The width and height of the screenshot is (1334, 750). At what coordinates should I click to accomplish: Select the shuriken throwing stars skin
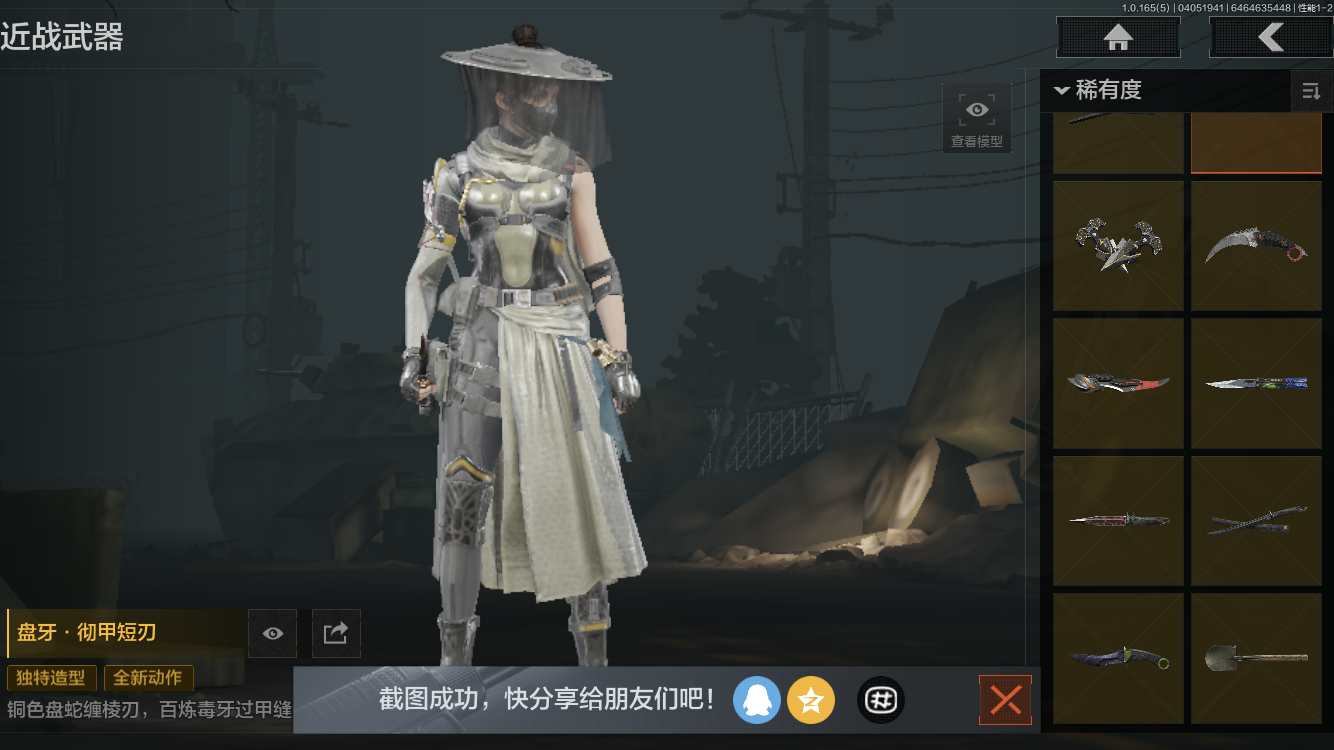coord(1118,245)
